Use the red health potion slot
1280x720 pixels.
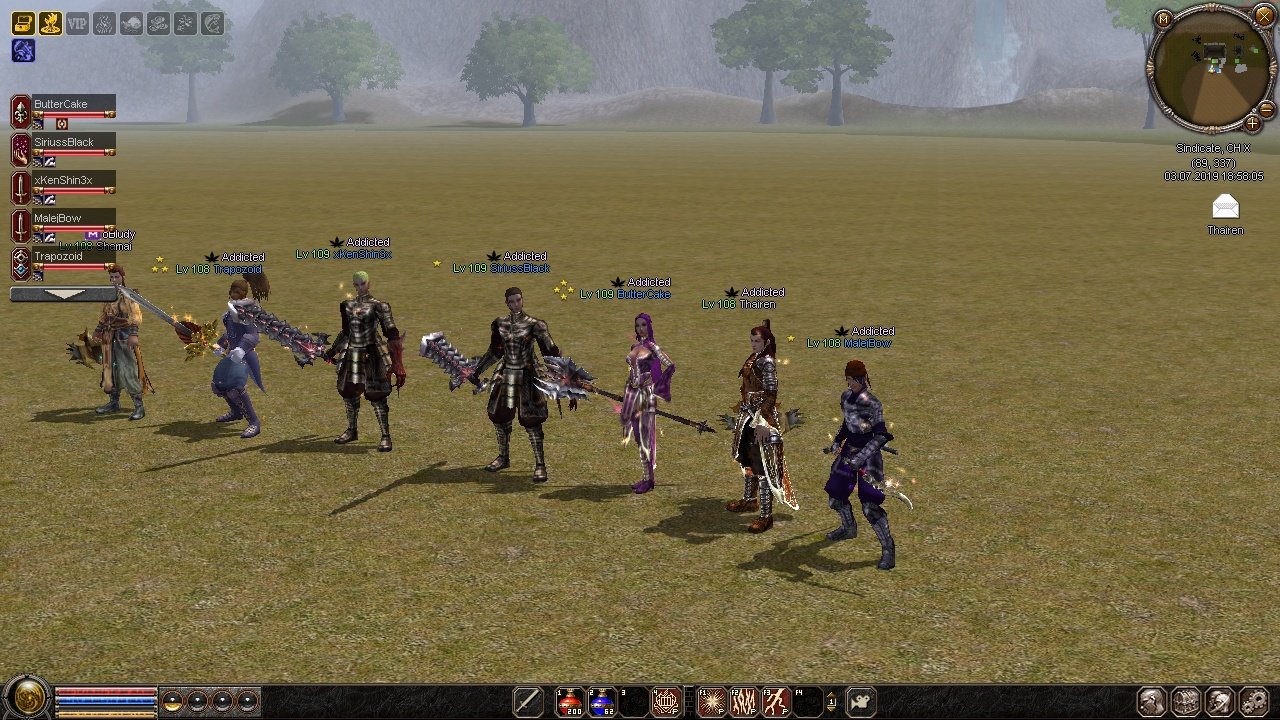570,702
